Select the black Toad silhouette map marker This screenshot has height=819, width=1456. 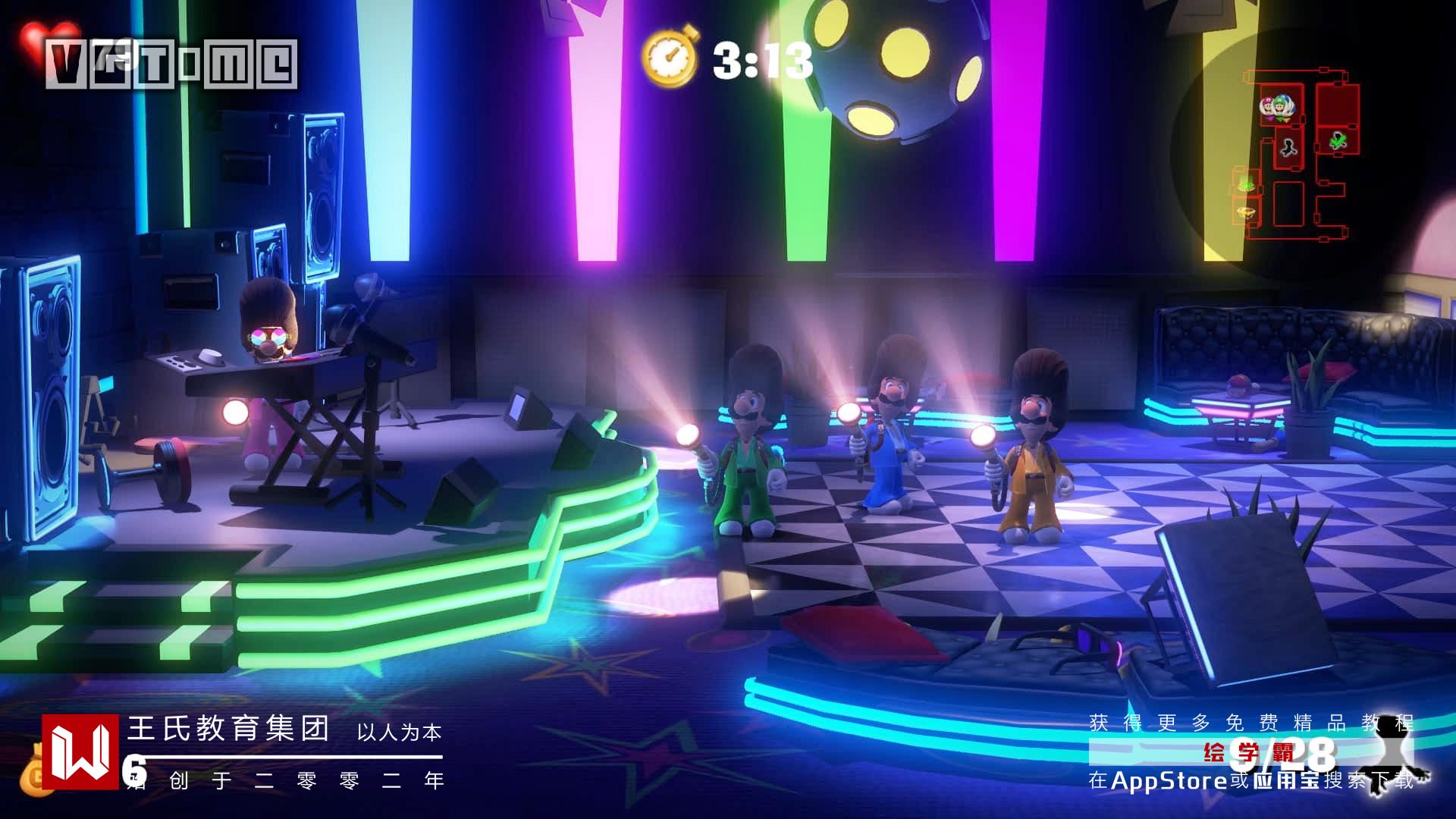pyautogui.click(x=1288, y=147)
